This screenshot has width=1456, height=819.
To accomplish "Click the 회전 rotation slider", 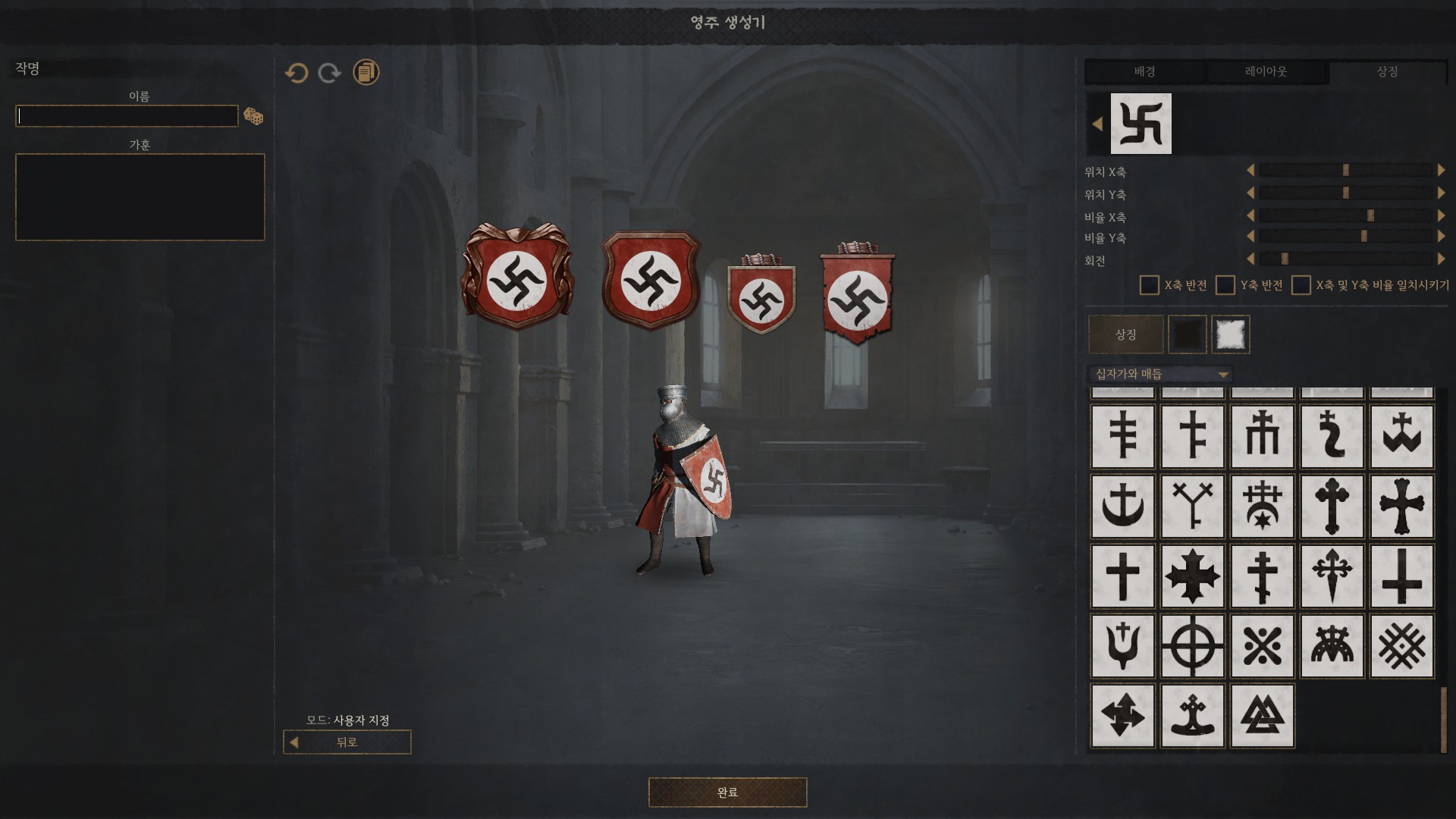I will click(1346, 259).
